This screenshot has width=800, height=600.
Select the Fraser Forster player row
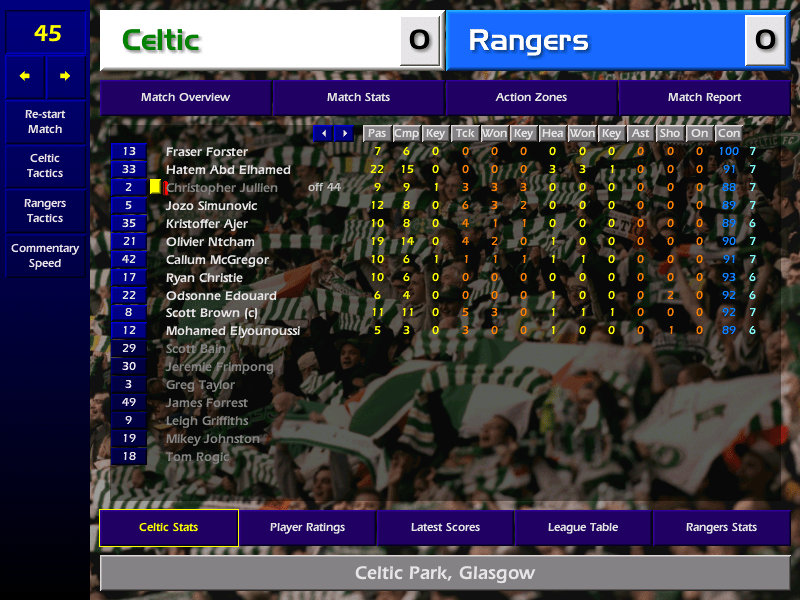point(207,152)
